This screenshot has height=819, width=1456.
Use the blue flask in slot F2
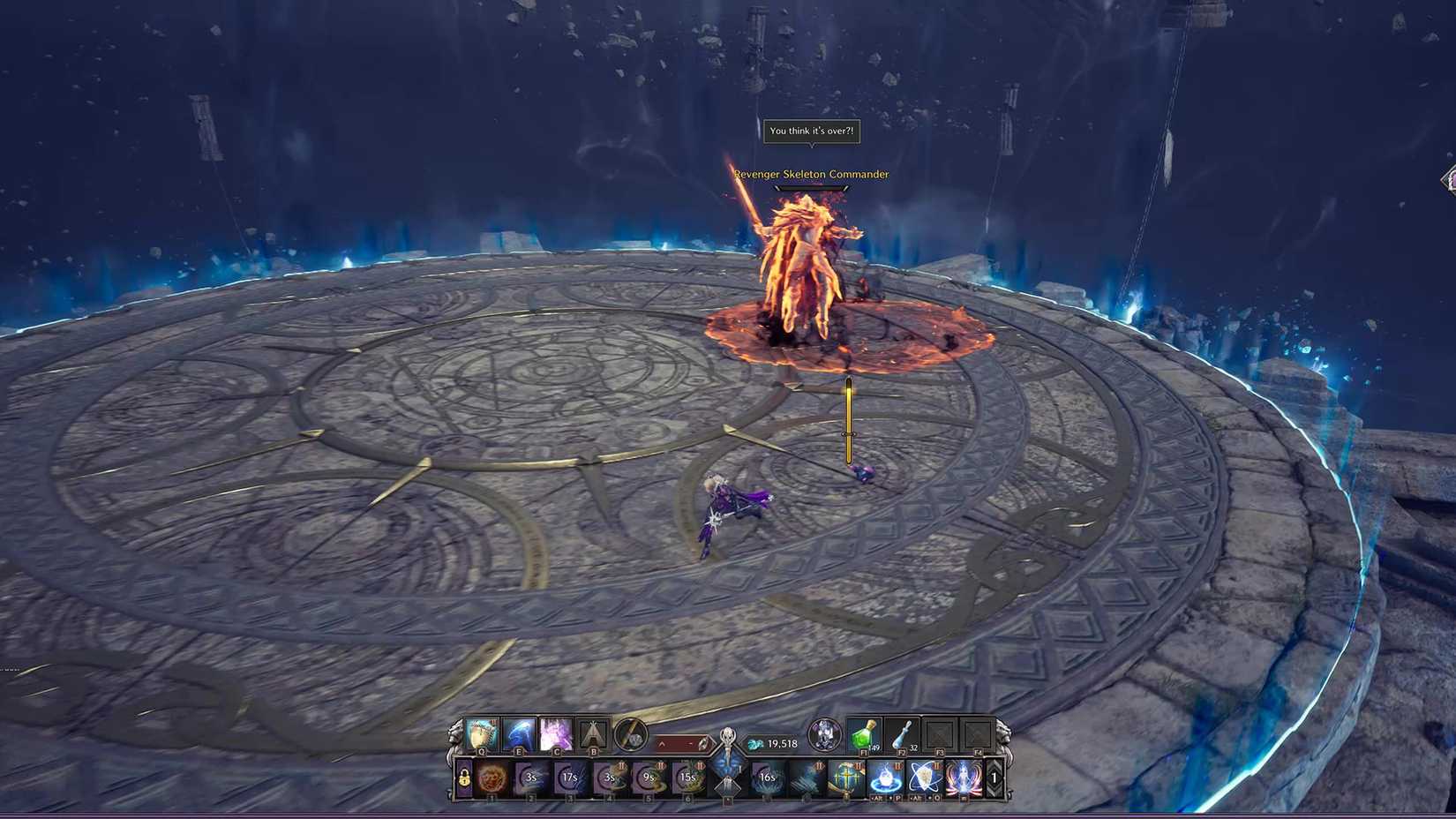(x=900, y=736)
